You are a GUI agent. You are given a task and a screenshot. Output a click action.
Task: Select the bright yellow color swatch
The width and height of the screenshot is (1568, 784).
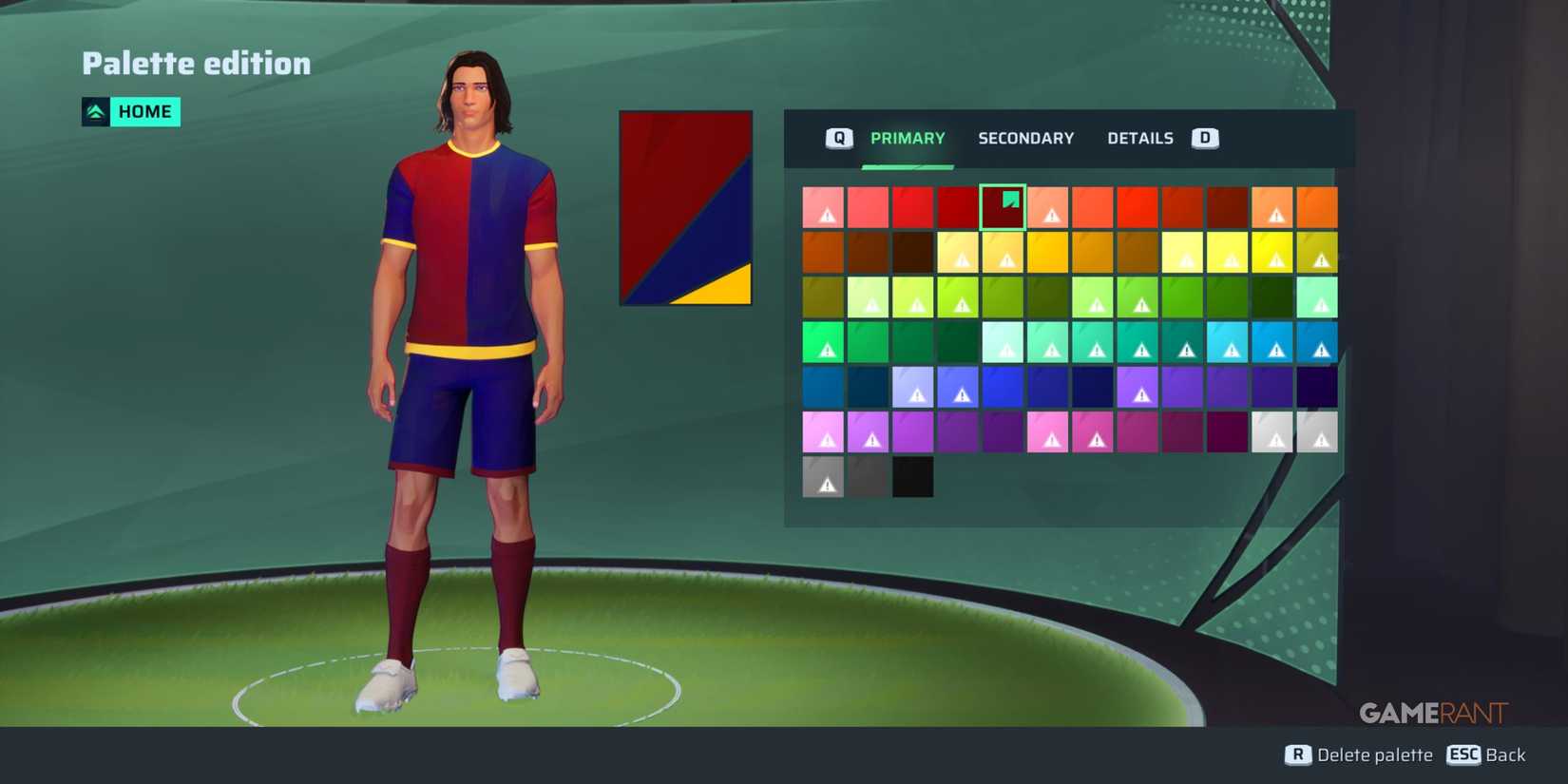pyautogui.click(x=1273, y=252)
